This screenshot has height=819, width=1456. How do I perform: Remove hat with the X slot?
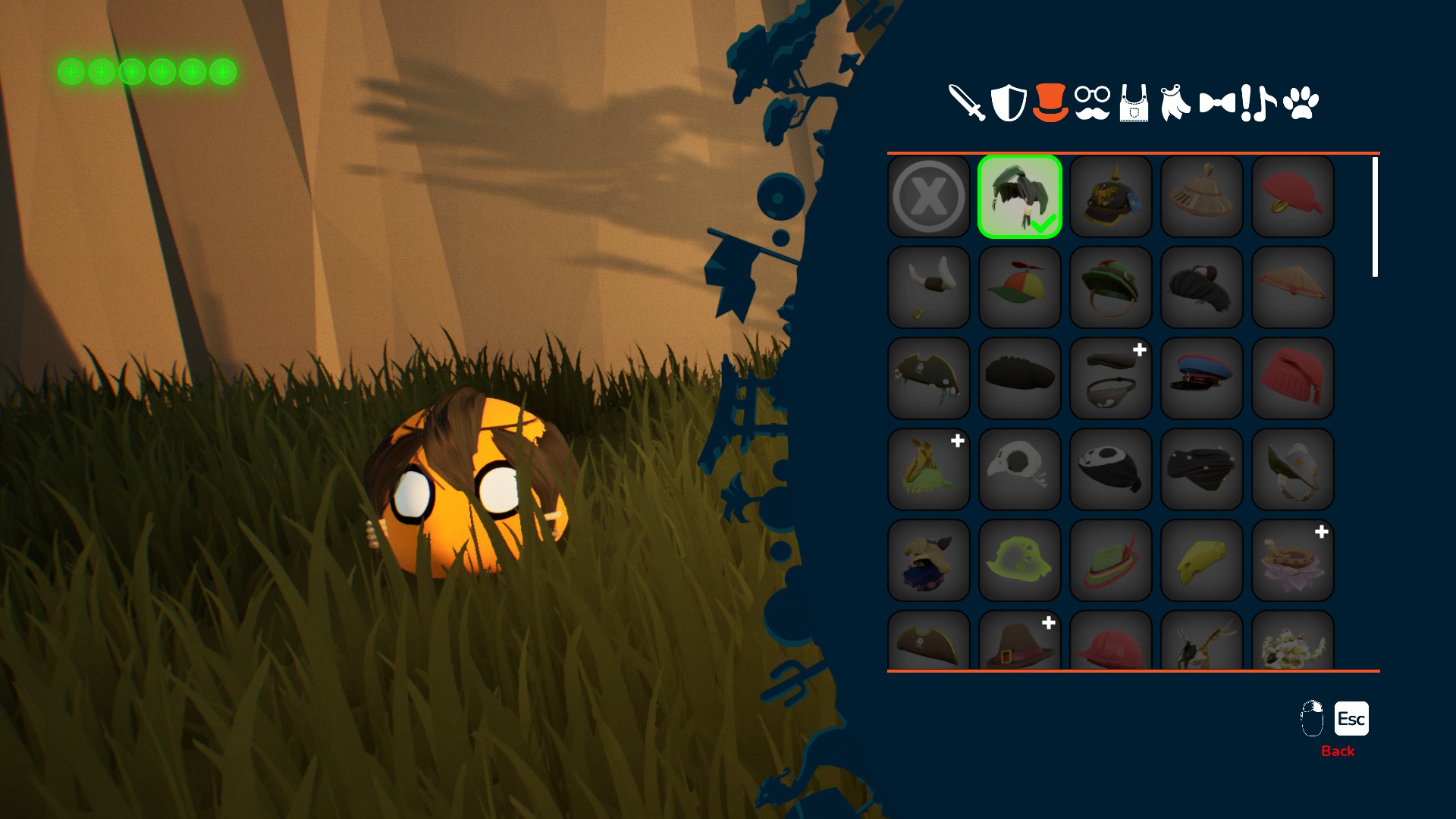click(929, 197)
